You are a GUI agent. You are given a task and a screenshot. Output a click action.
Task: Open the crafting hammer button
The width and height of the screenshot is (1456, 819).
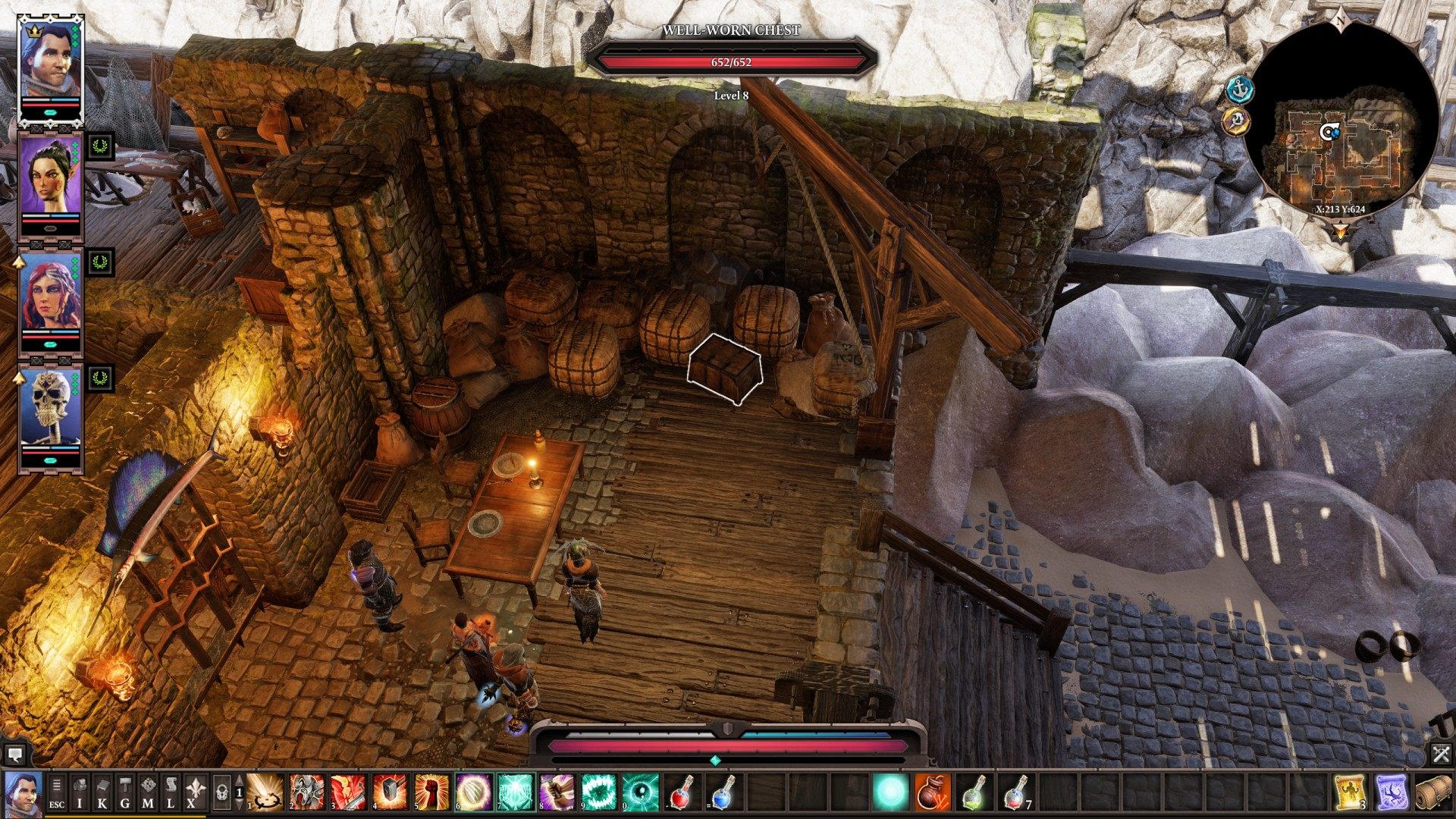click(x=125, y=793)
